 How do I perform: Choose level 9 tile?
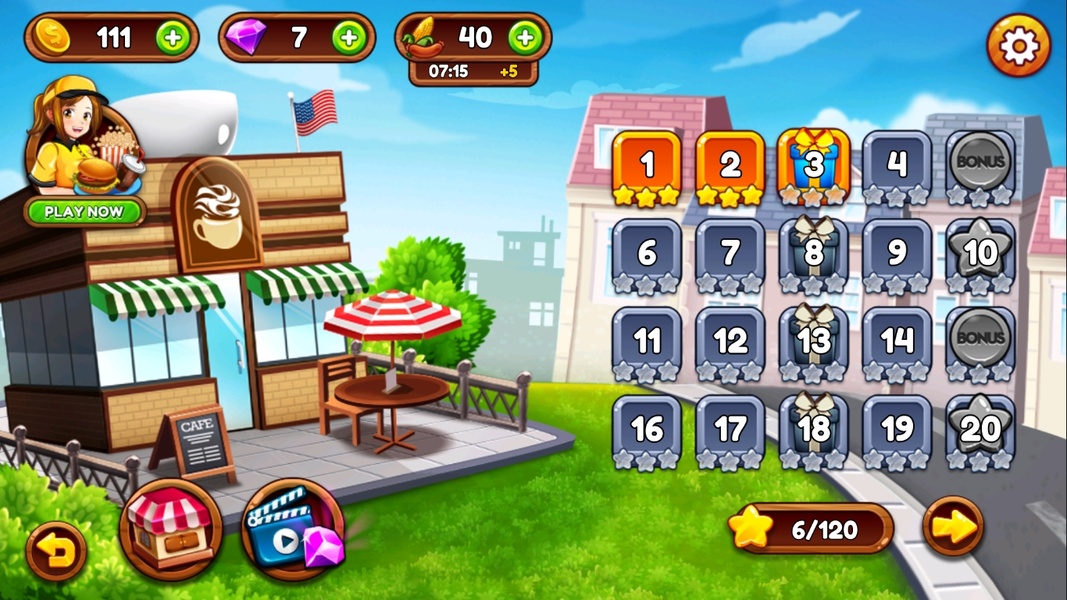pos(897,254)
